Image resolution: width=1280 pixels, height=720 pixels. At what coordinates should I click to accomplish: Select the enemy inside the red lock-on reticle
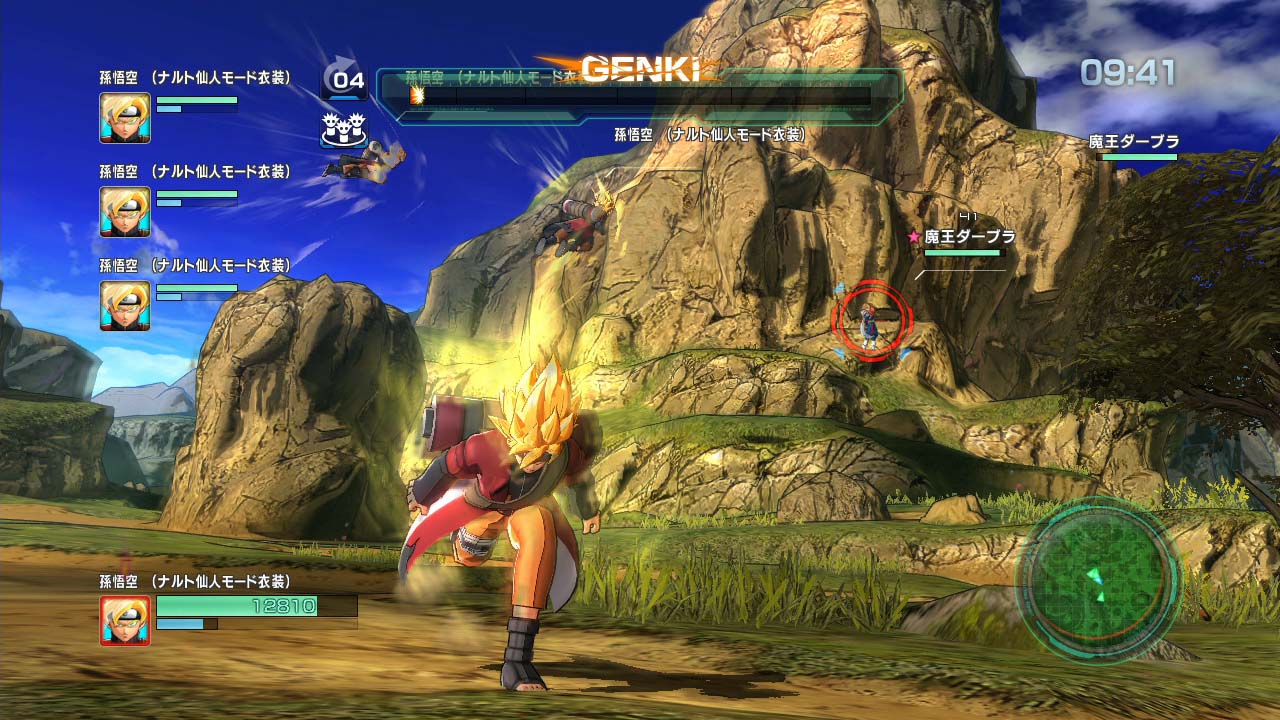(872, 320)
